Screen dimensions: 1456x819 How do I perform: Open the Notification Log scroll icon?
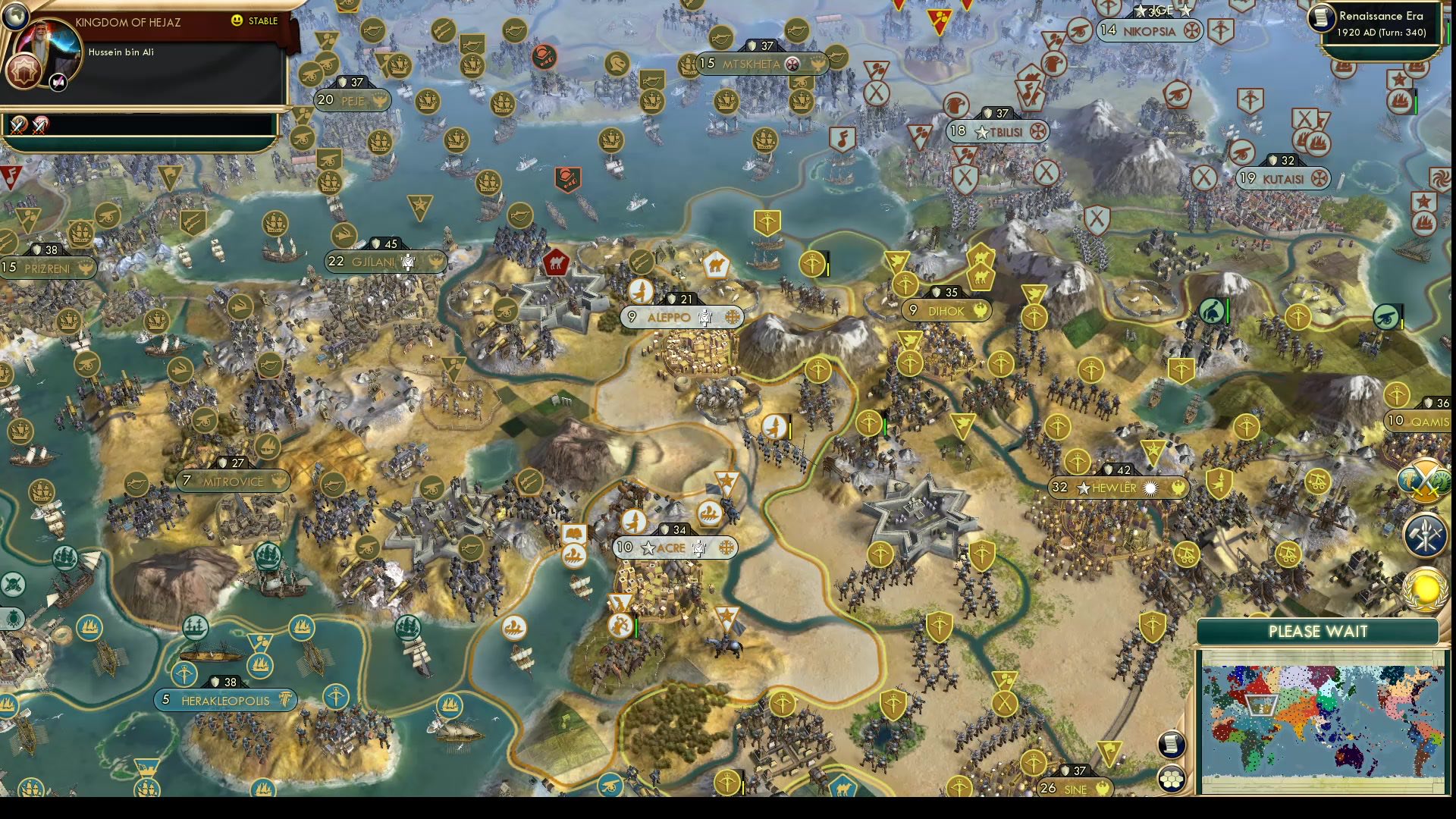tap(1171, 744)
